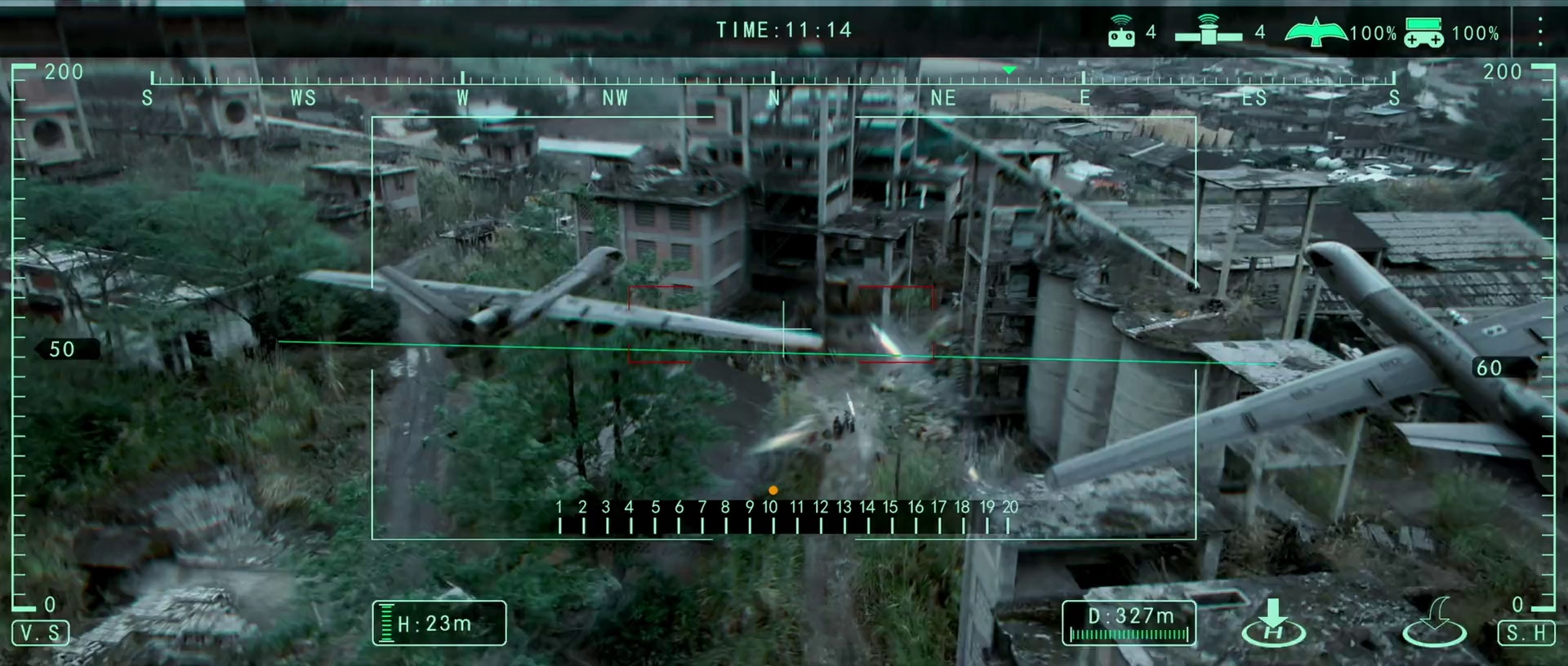Open the three-dot options menu
The width and height of the screenshot is (1568, 666).
coord(1539,31)
